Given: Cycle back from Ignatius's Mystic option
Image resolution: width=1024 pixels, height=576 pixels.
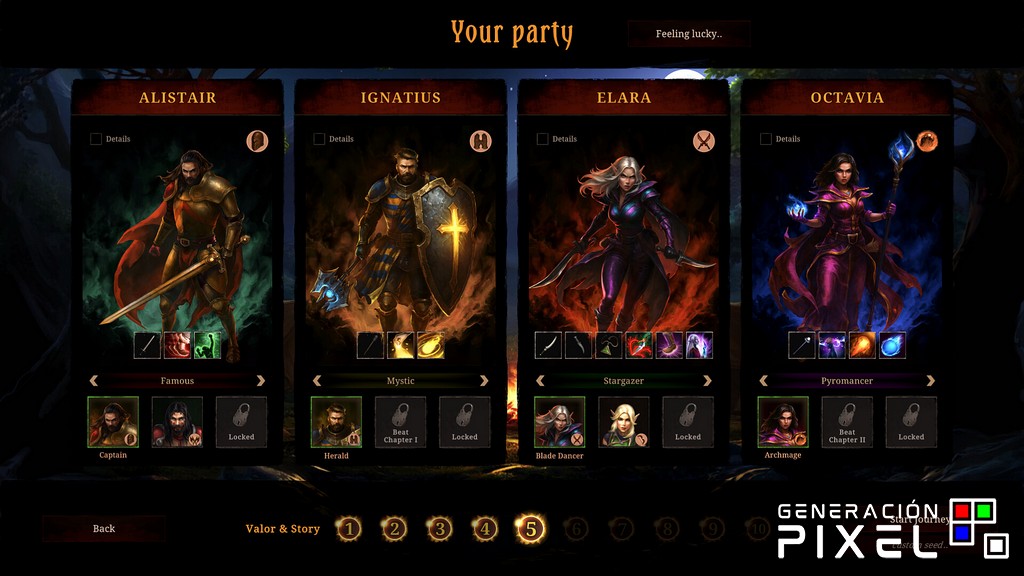Looking at the screenshot, I should pyautogui.click(x=318, y=381).
